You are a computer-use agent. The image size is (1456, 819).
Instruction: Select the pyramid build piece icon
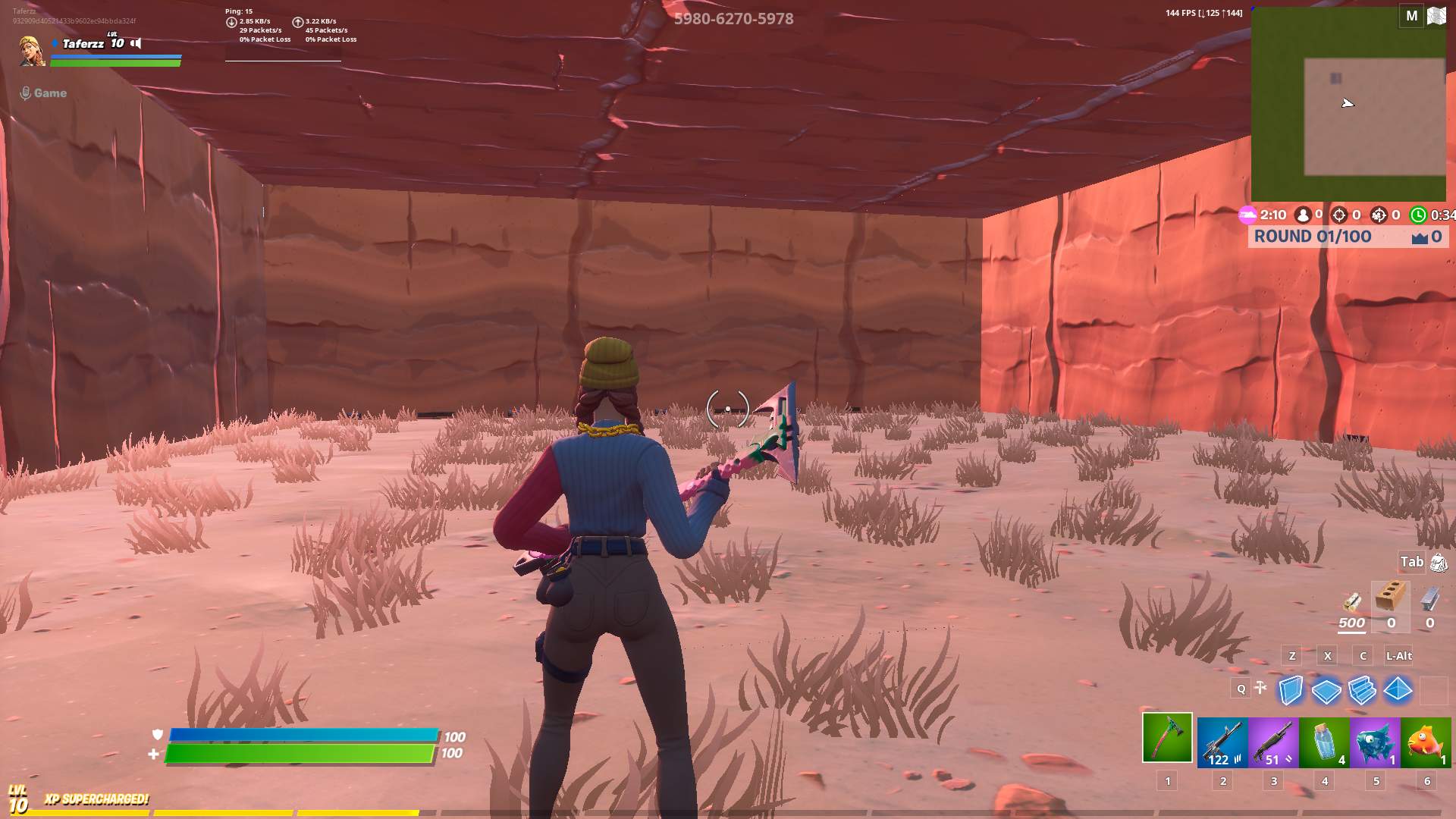1398,690
